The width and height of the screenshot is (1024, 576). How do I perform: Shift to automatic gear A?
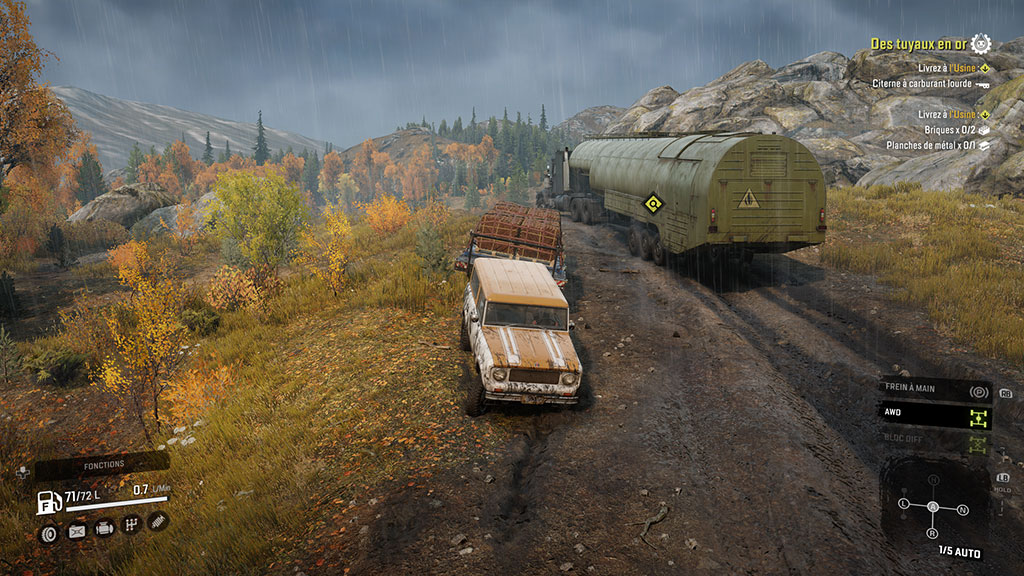934,506
